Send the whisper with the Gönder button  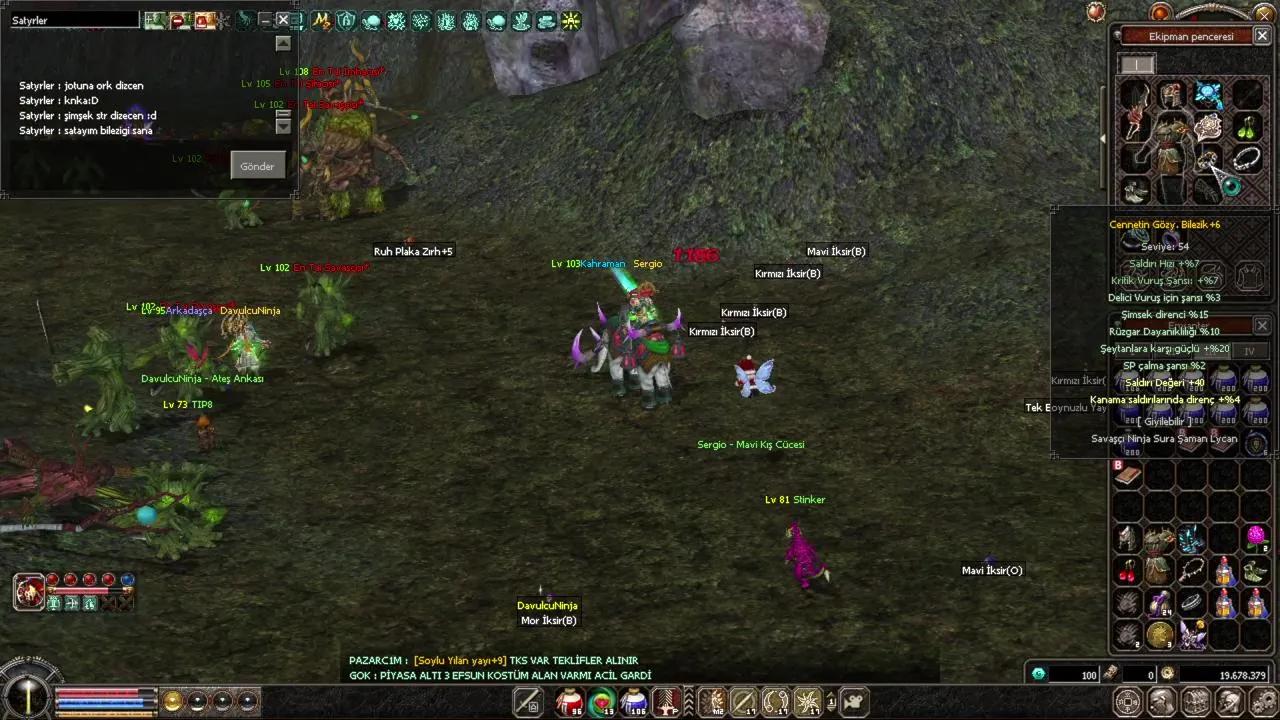pyautogui.click(x=257, y=166)
